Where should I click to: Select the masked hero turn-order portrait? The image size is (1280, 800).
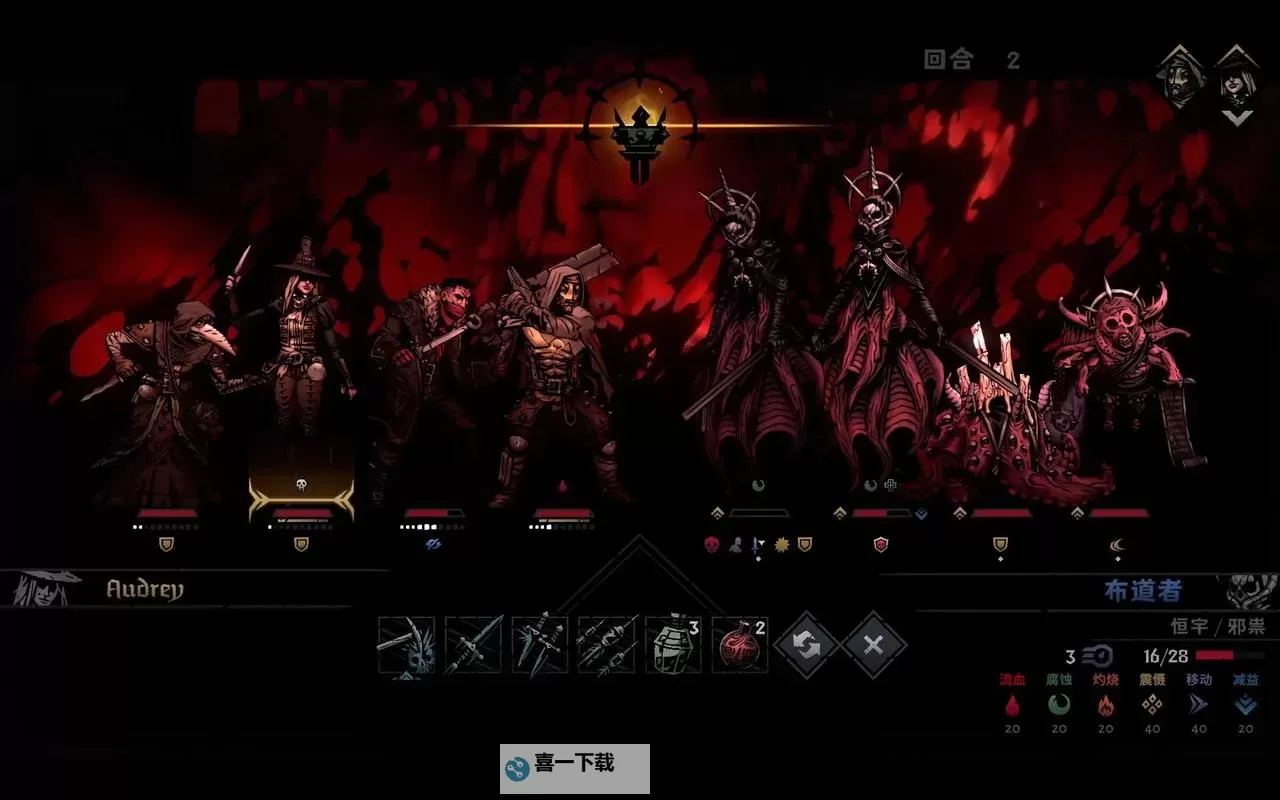(x=1180, y=77)
